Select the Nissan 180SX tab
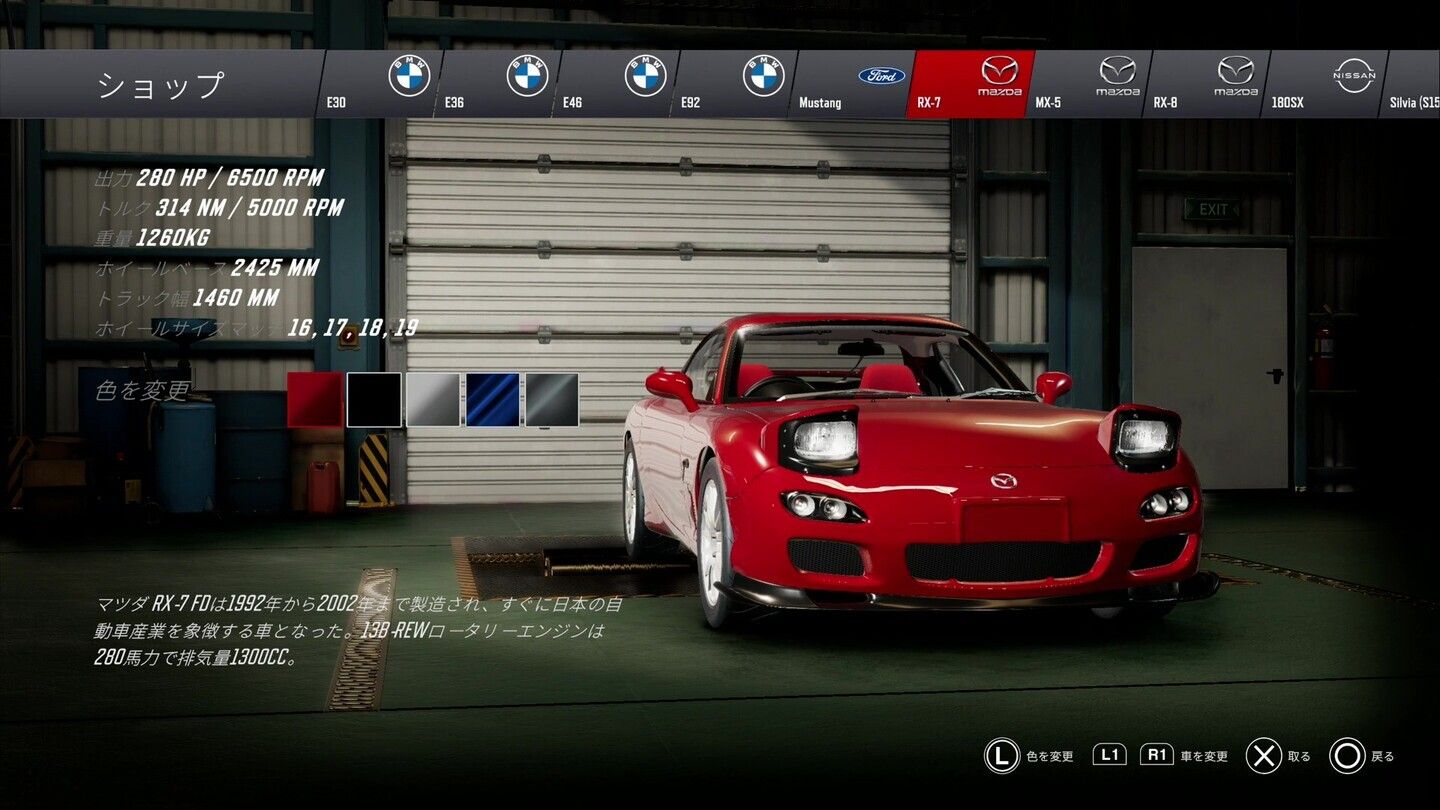 point(1324,84)
